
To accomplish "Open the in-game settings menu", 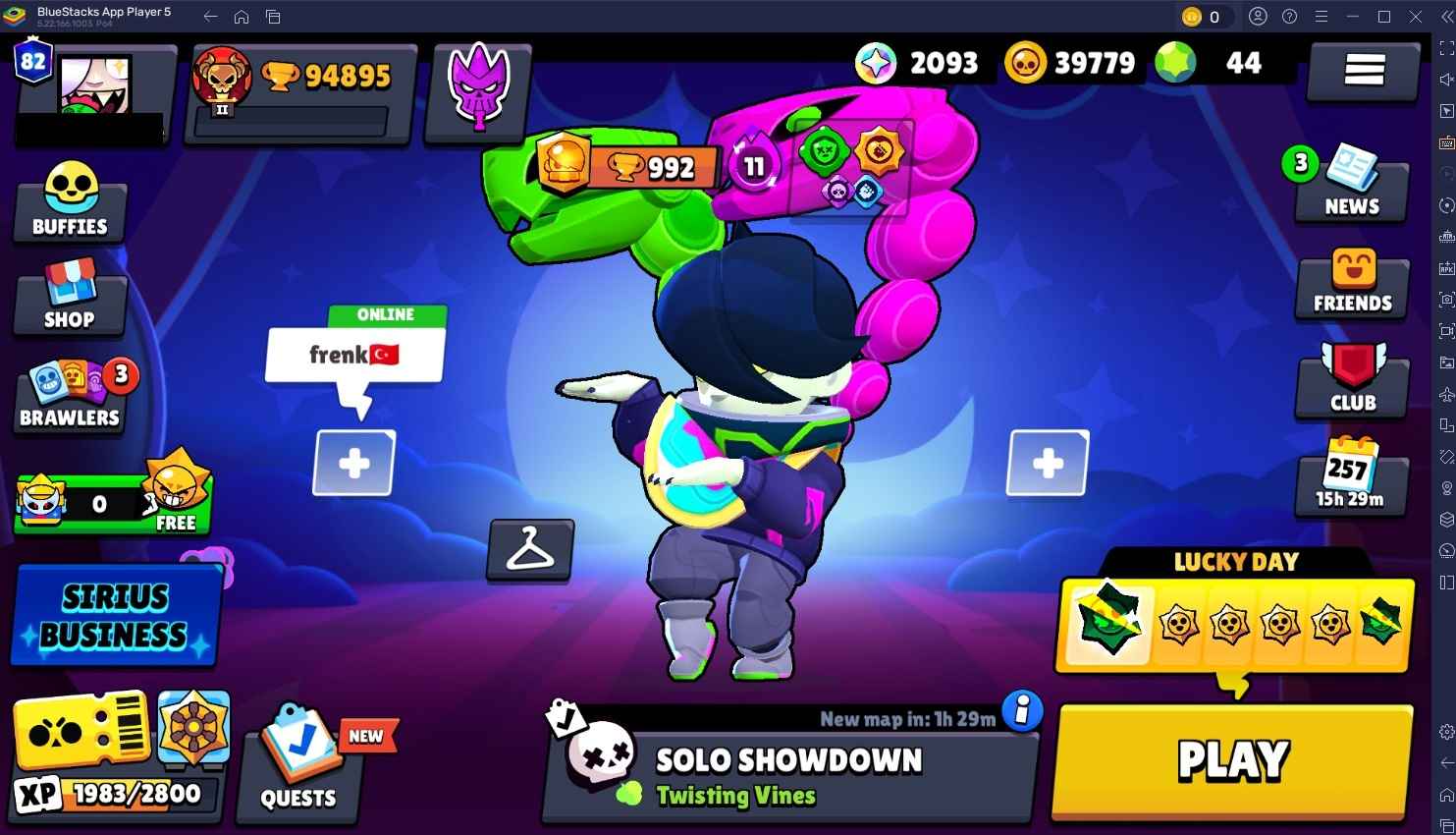I will 1363,69.
